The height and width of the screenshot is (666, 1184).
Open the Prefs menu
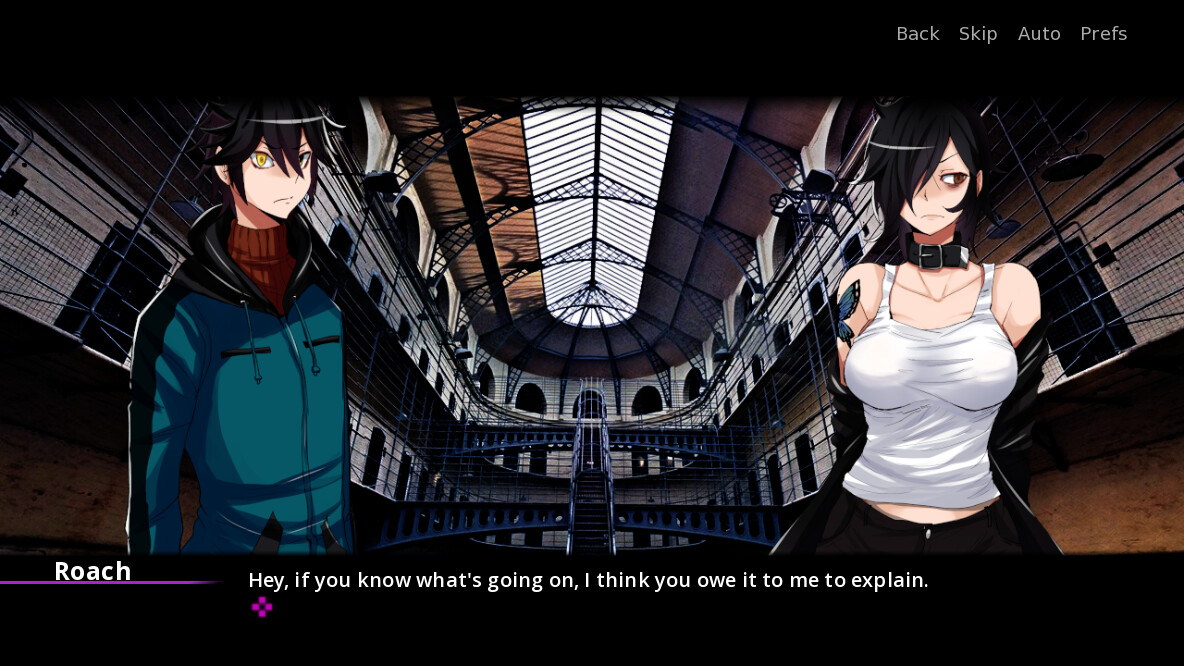point(1103,34)
